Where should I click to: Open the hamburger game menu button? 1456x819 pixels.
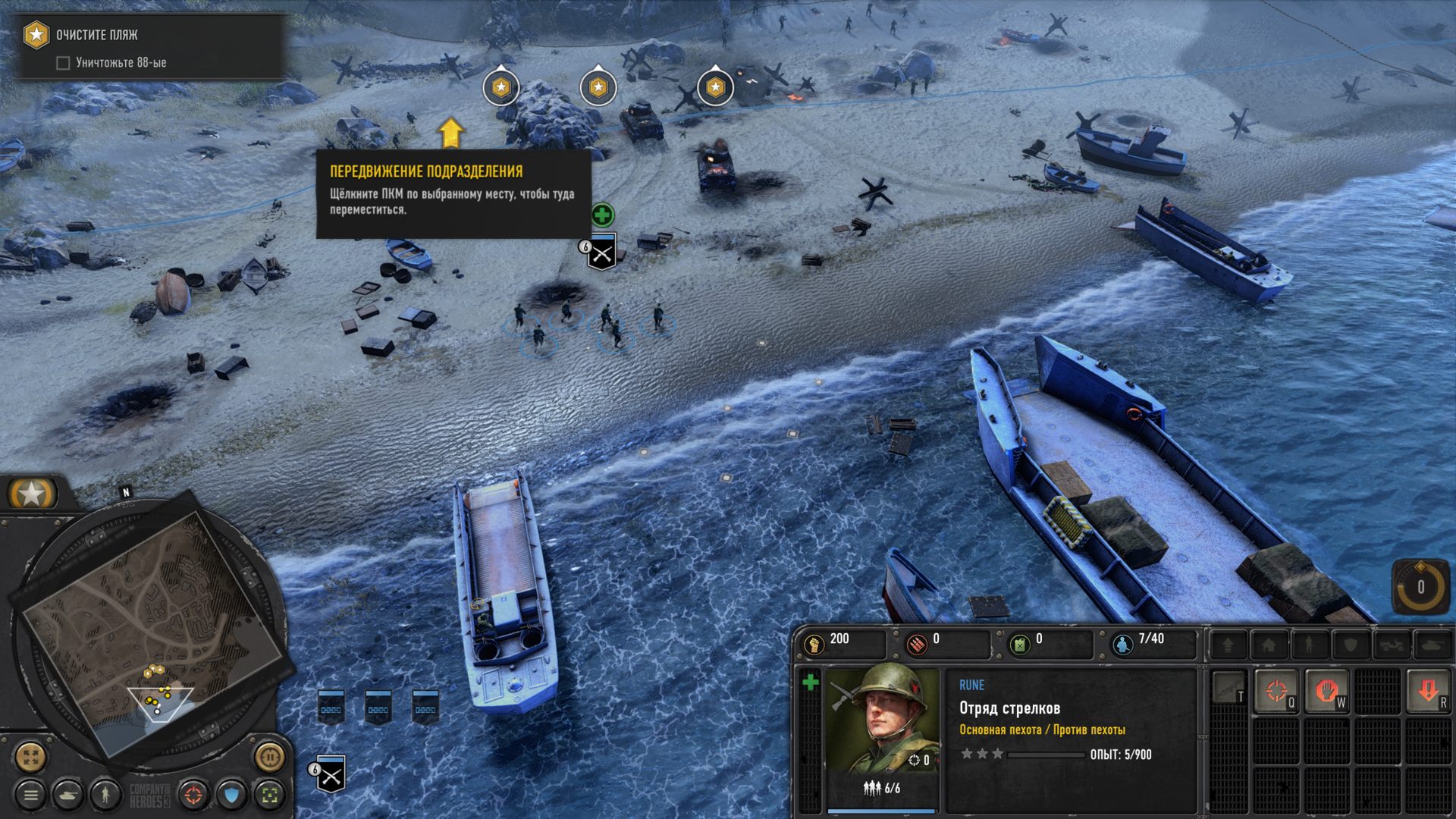click(31, 795)
